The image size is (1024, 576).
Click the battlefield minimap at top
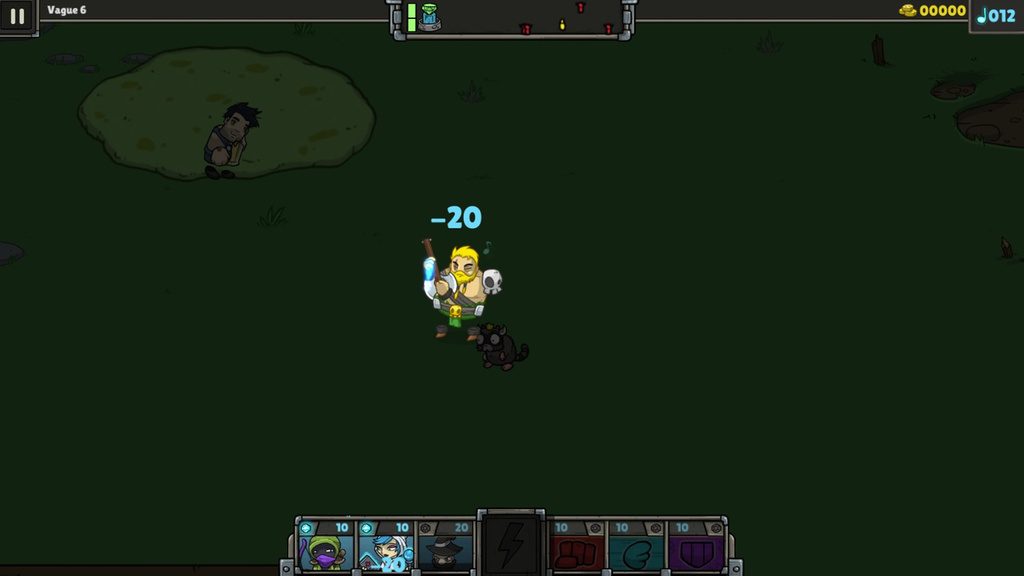click(512, 18)
